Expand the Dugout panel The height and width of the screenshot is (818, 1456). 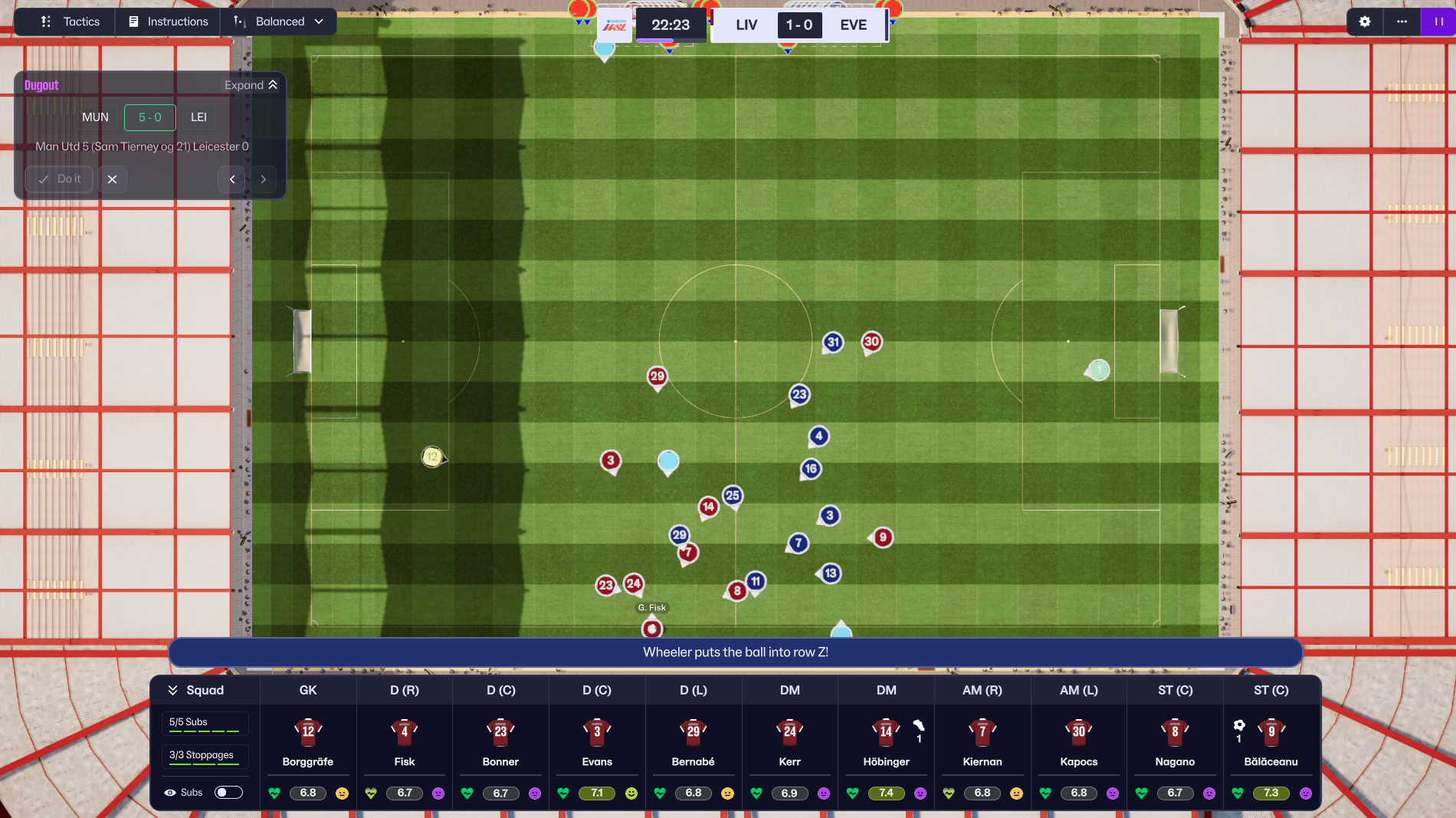[251, 85]
